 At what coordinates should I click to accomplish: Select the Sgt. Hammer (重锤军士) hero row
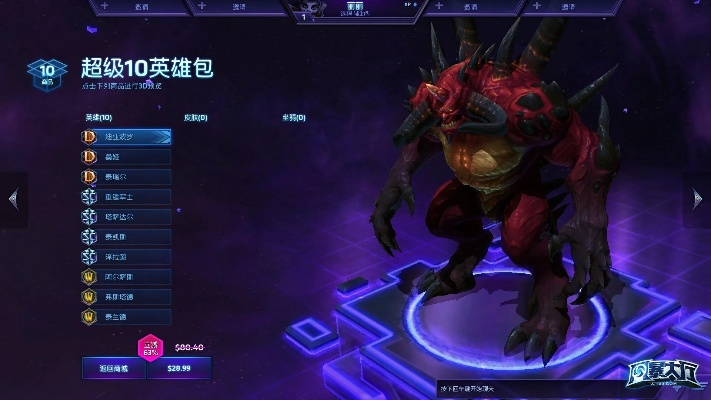click(127, 196)
